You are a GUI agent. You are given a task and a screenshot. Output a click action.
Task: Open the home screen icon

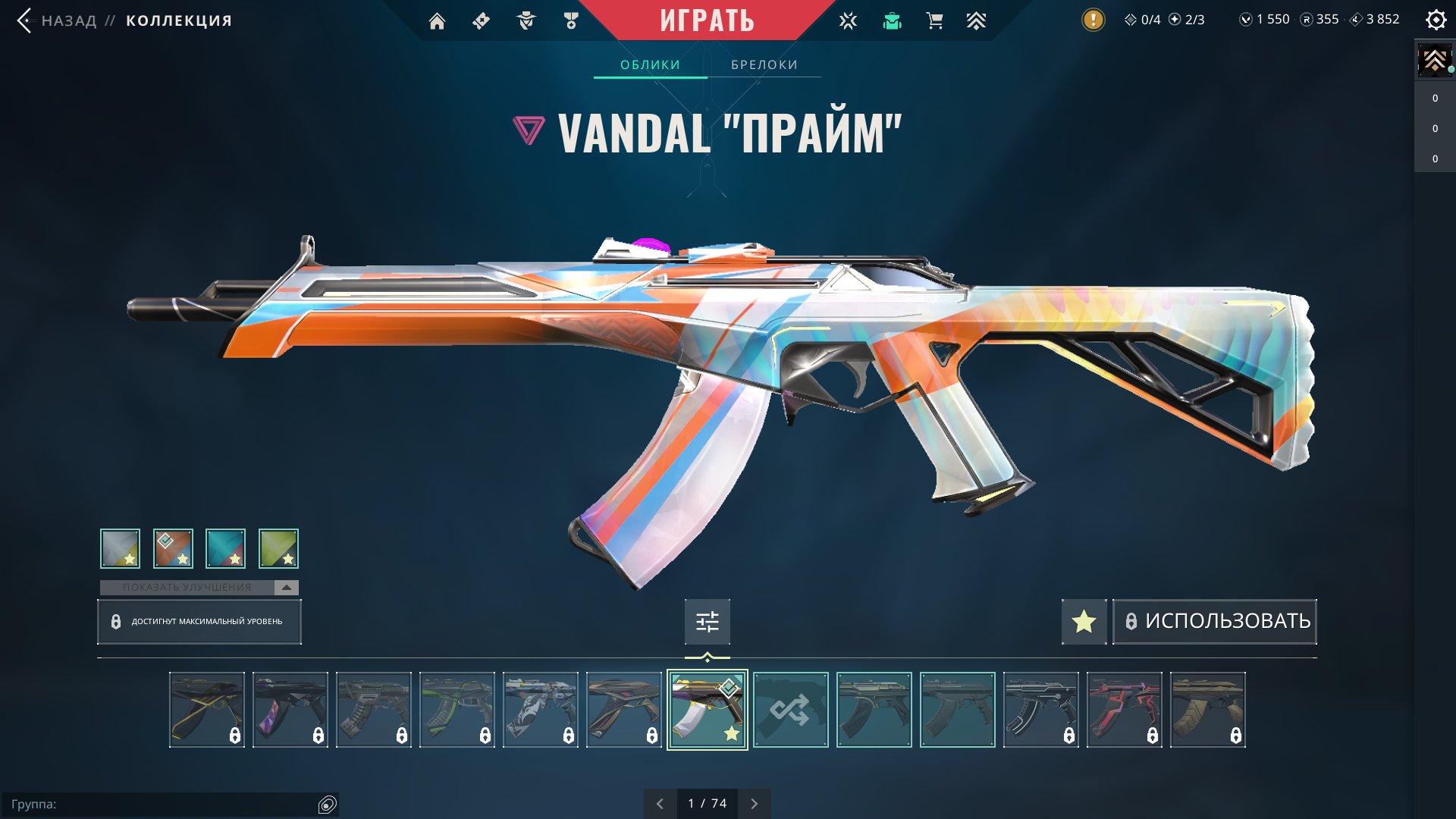(x=437, y=21)
